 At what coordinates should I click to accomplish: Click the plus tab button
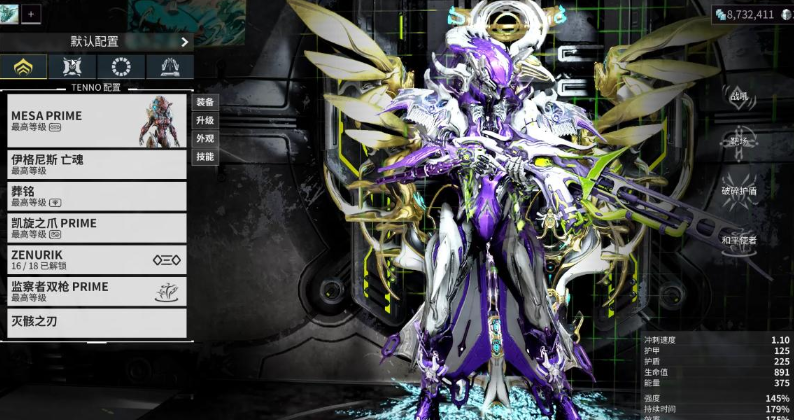[x=30, y=14]
